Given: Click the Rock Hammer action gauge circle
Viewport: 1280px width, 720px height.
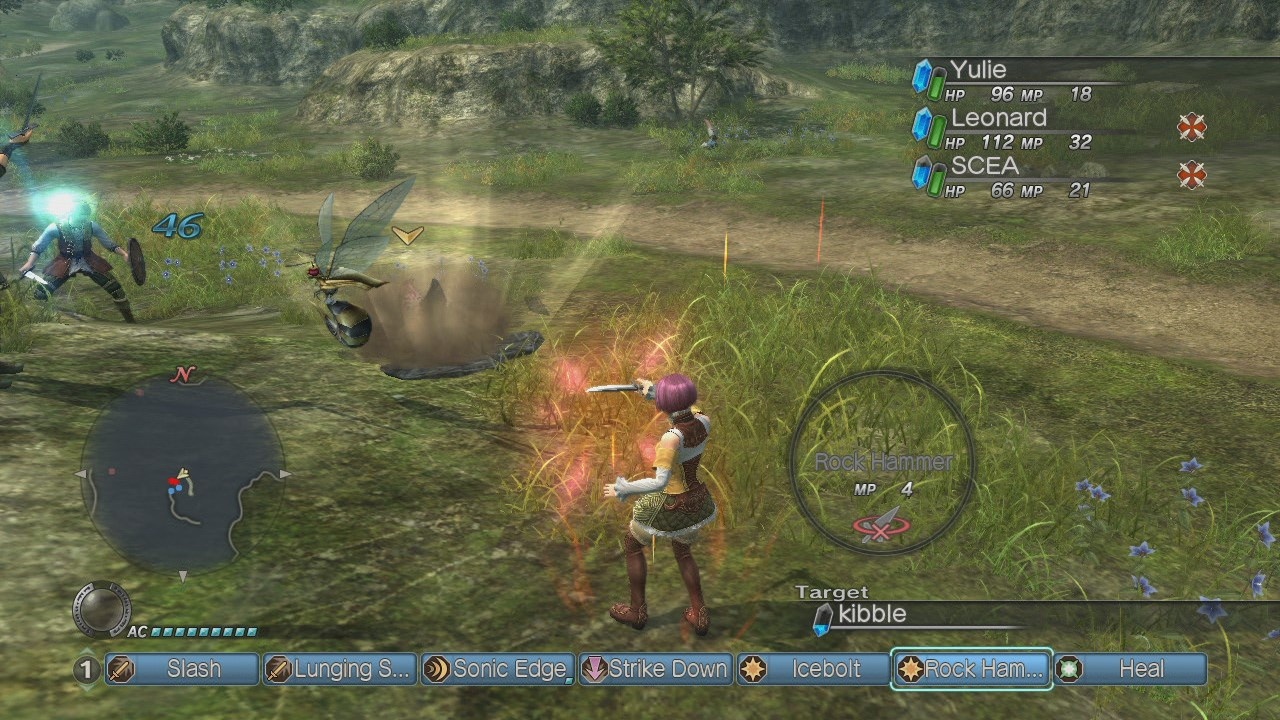Looking at the screenshot, I should tap(882, 463).
